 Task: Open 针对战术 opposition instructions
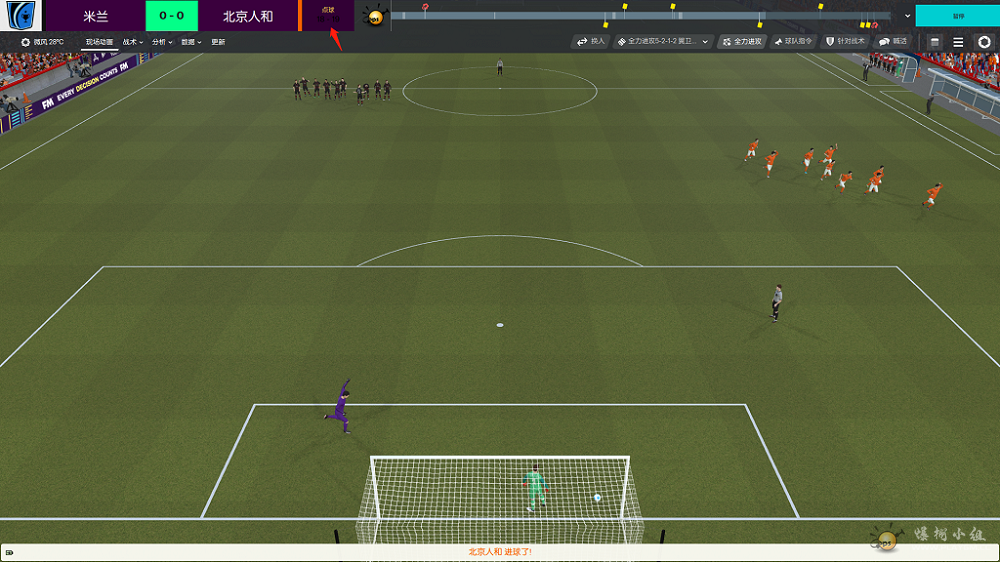[845, 42]
